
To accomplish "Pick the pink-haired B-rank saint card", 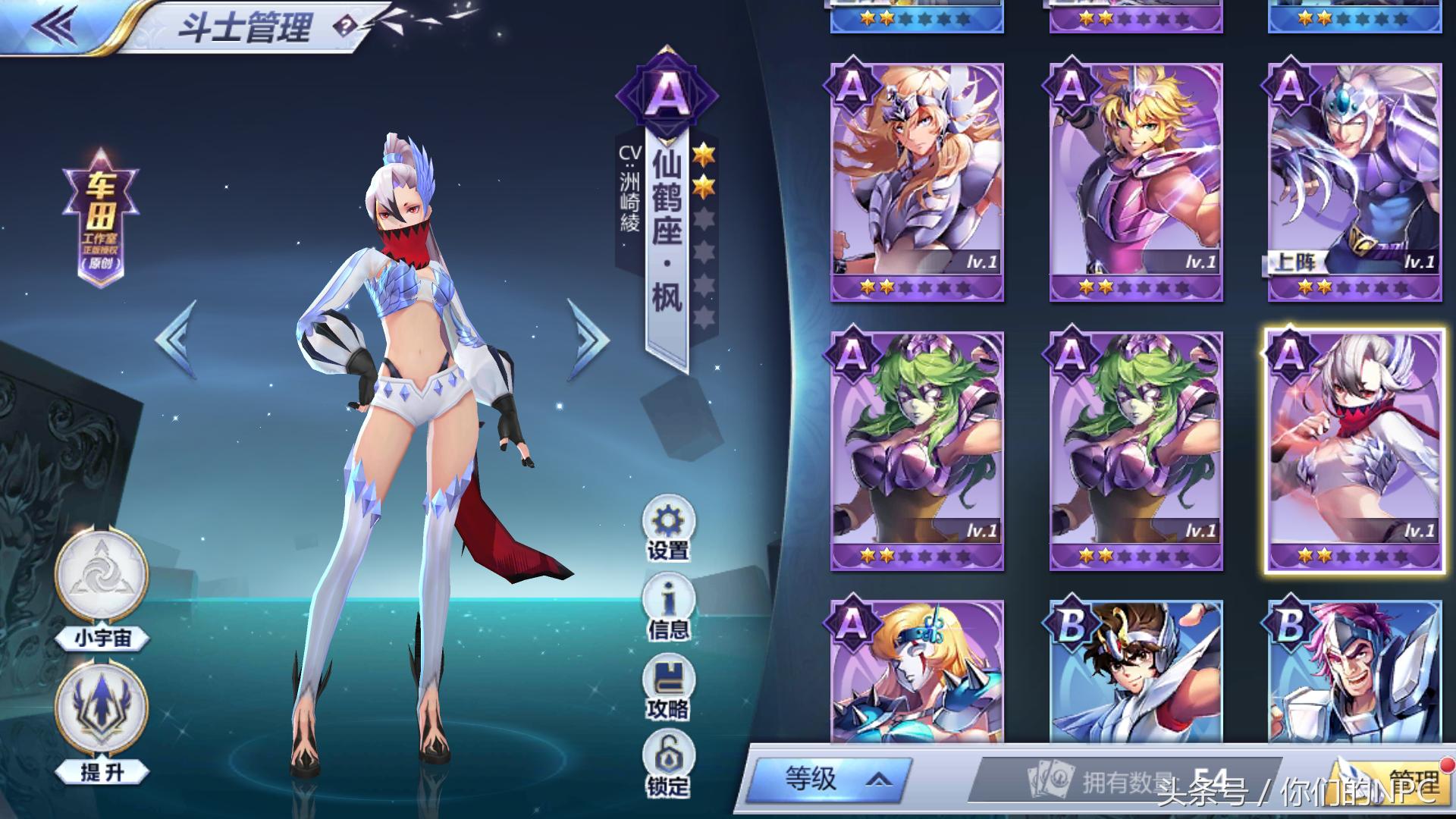I will [x=1354, y=671].
